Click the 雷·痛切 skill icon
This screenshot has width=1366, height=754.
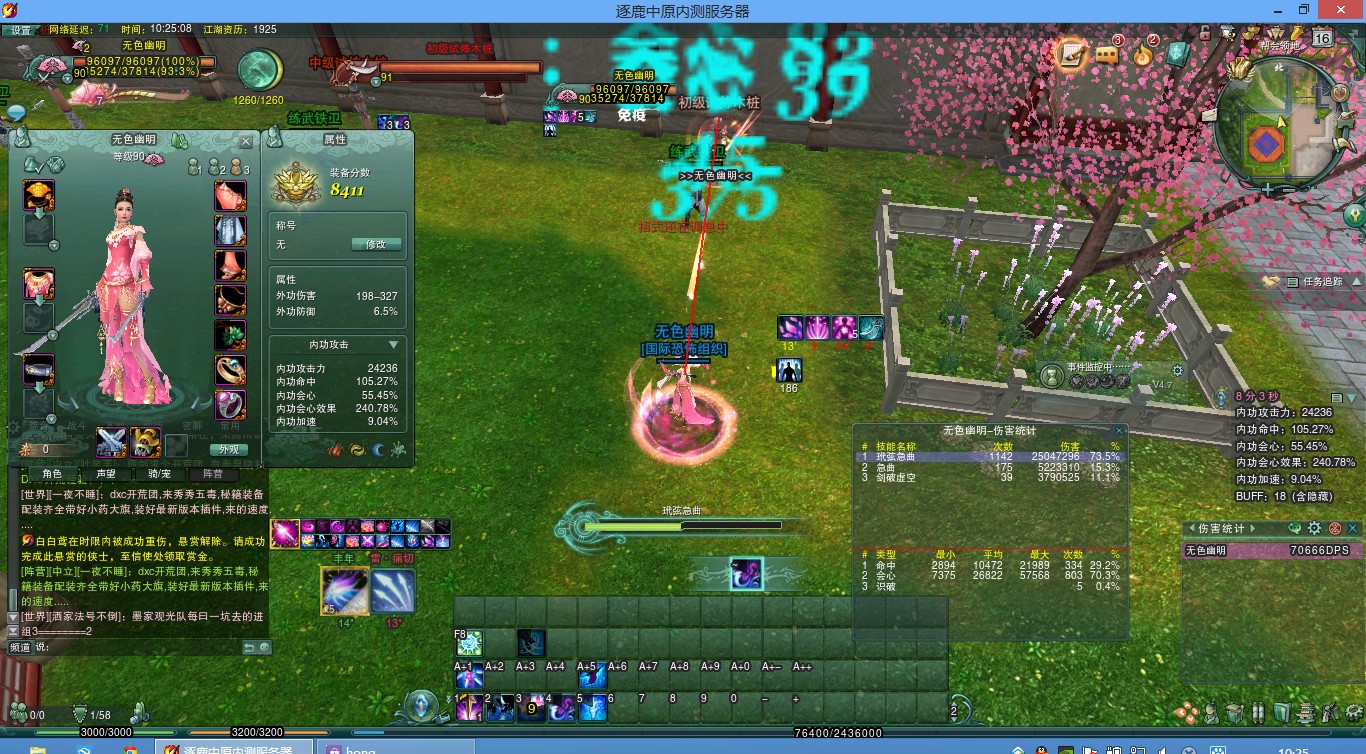click(x=393, y=590)
